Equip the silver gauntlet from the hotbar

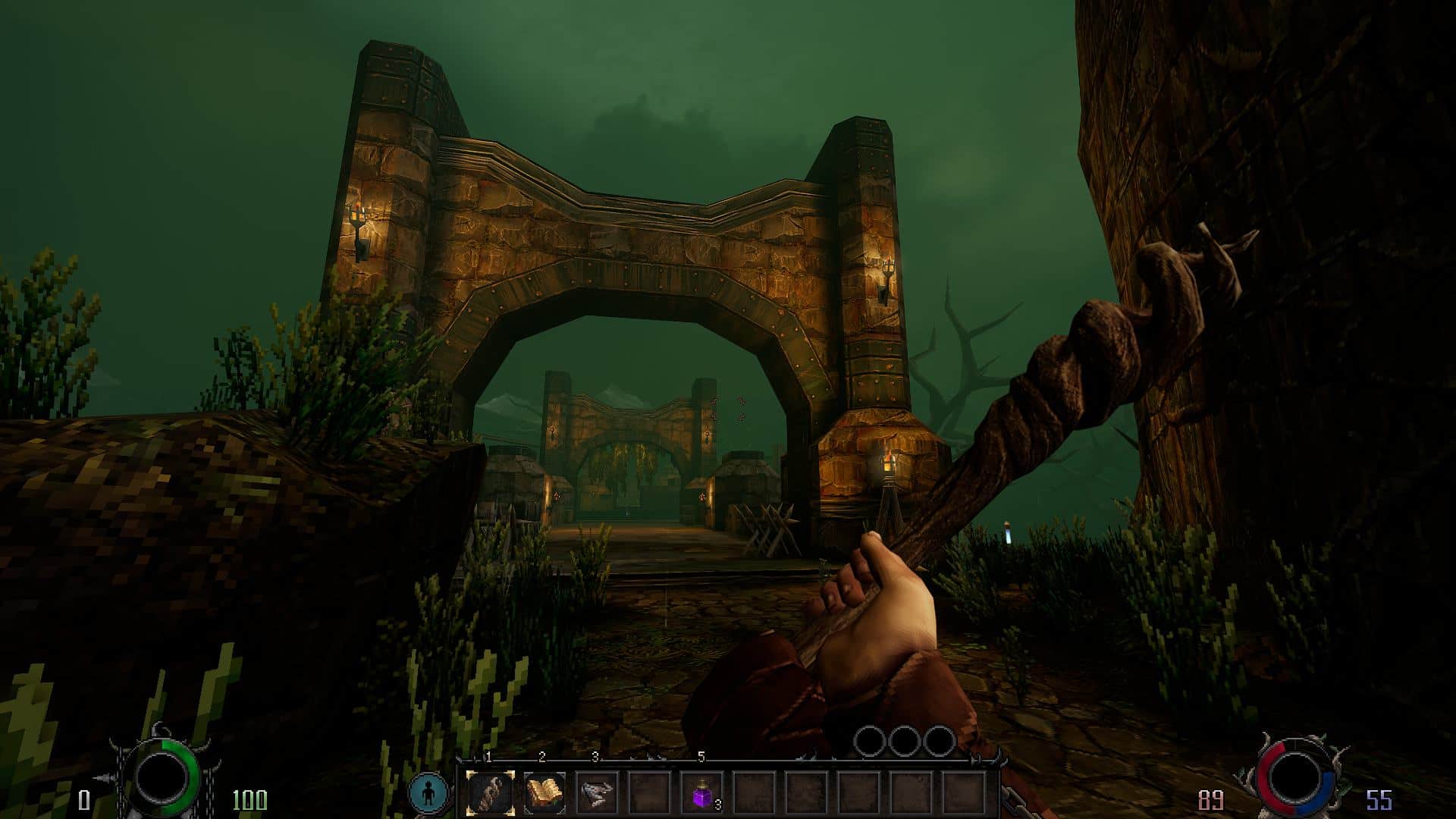click(x=597, y=794)
